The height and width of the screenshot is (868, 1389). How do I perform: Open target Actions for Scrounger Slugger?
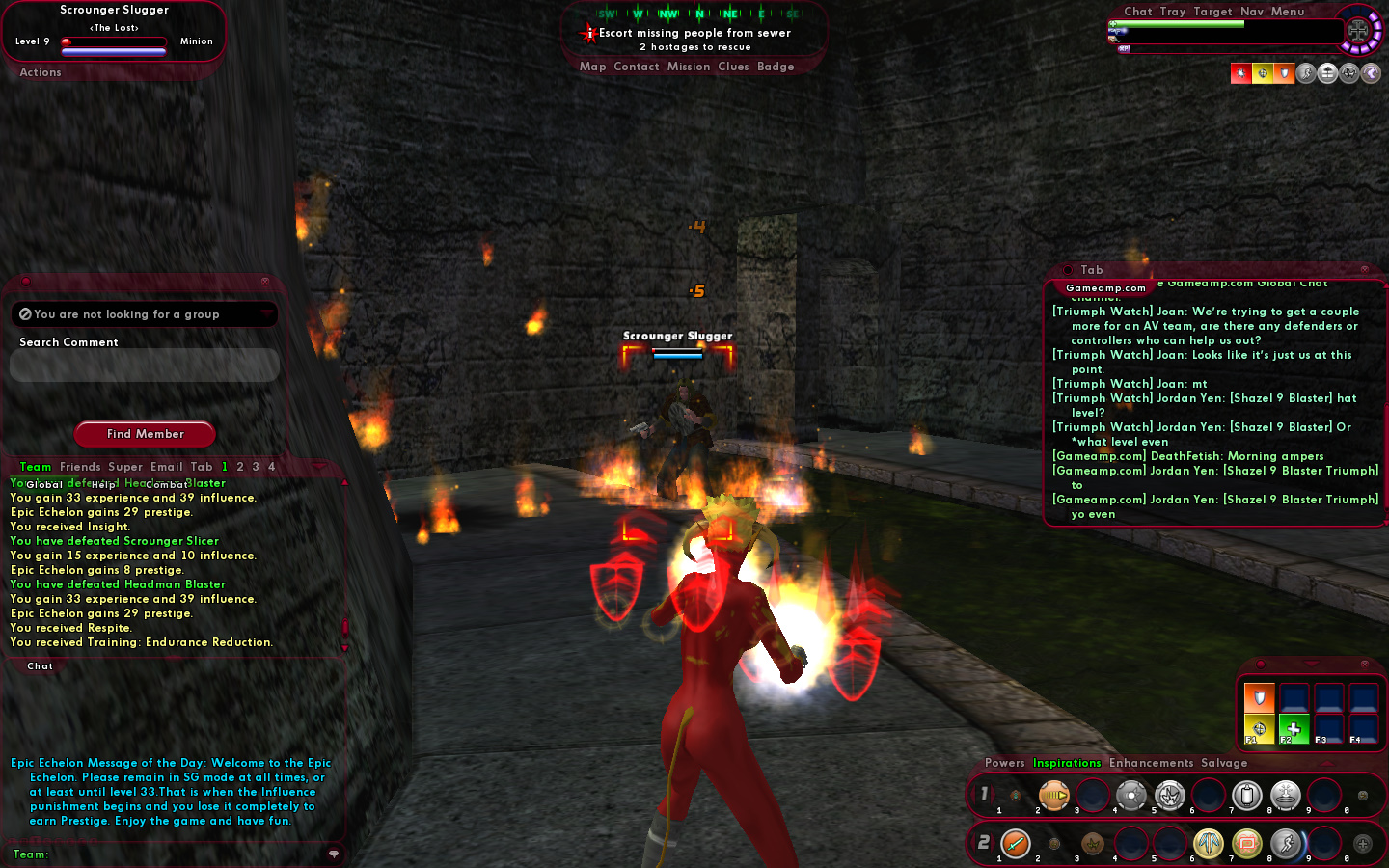point(41,72)
